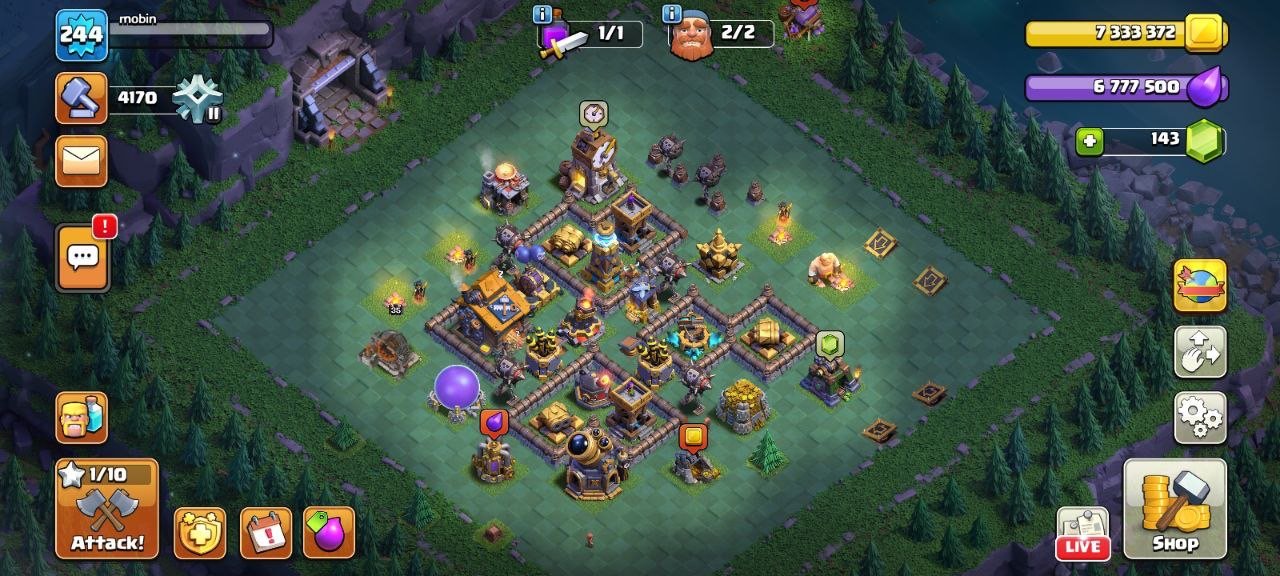Image resolution: width=1280 pixels, height=576 pixels.
Task: Open the events calendar
Action: (266, 533)
